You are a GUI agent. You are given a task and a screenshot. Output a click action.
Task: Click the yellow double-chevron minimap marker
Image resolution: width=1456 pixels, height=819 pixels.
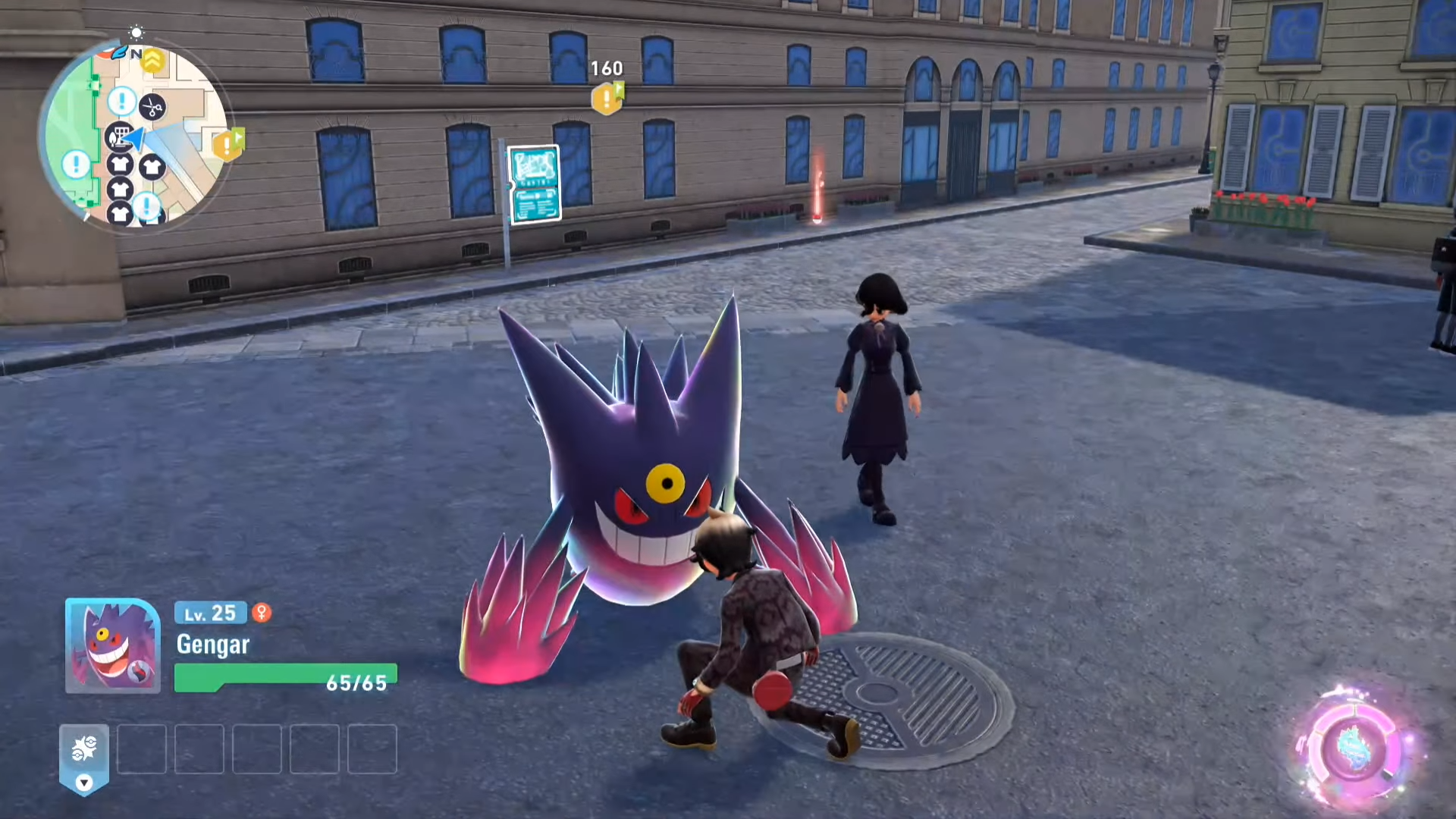tap(153, 61)
